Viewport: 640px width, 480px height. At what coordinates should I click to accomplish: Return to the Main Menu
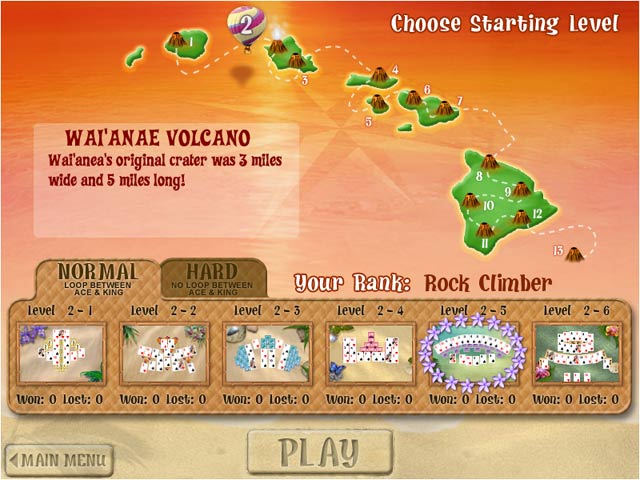(x=58, y=461)
